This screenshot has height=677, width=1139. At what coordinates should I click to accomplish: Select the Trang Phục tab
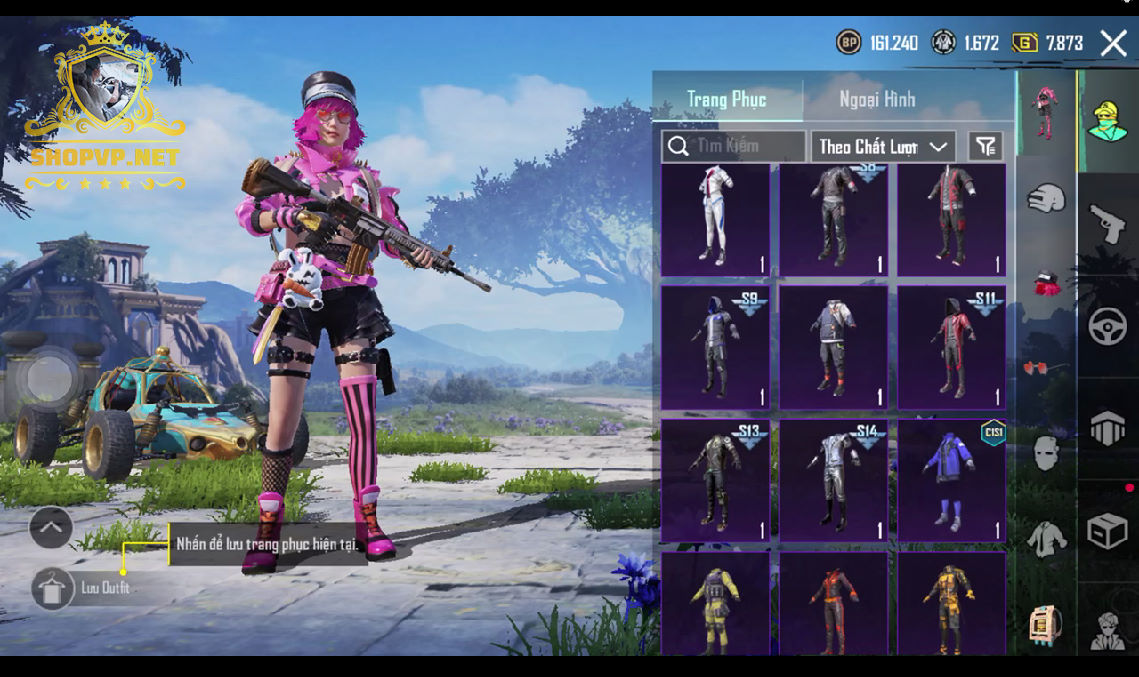point(727,100)
